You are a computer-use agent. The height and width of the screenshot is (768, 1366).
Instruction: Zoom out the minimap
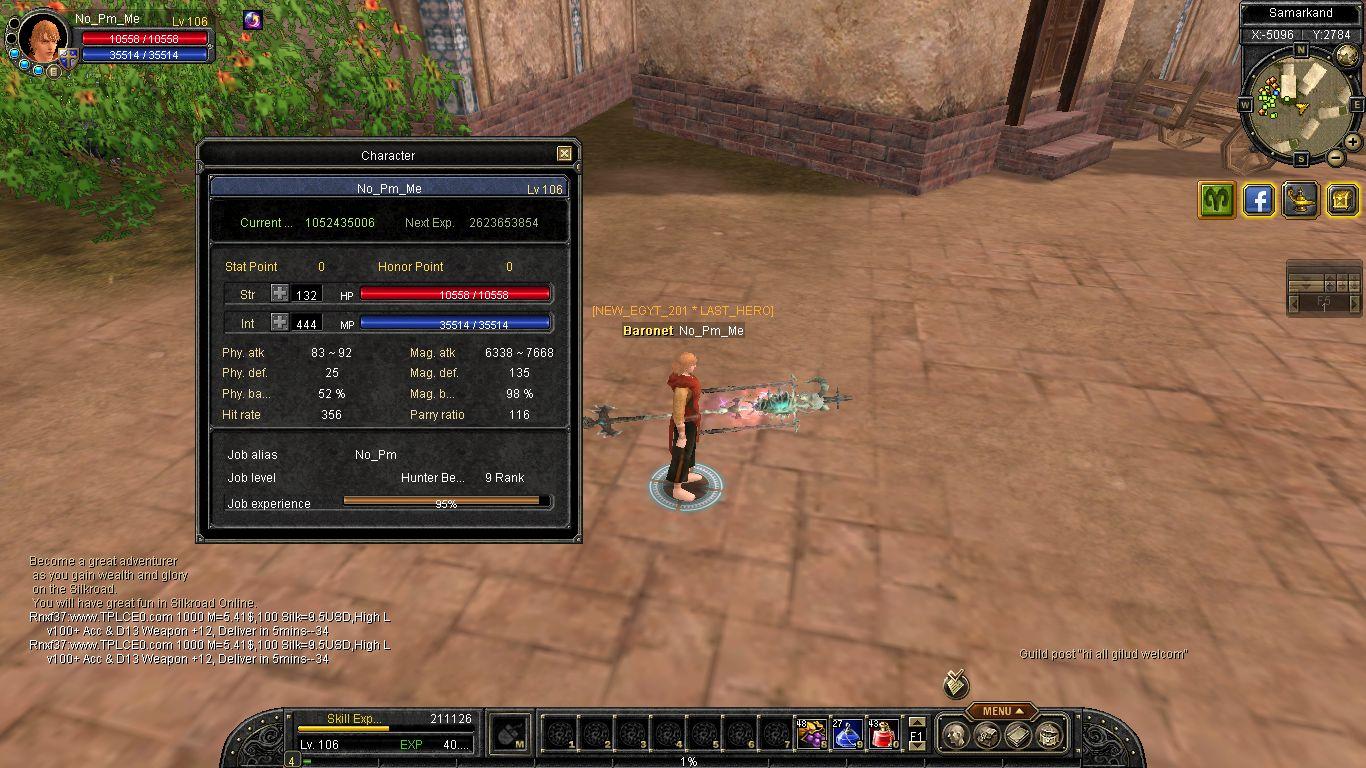click(1336, 157)
